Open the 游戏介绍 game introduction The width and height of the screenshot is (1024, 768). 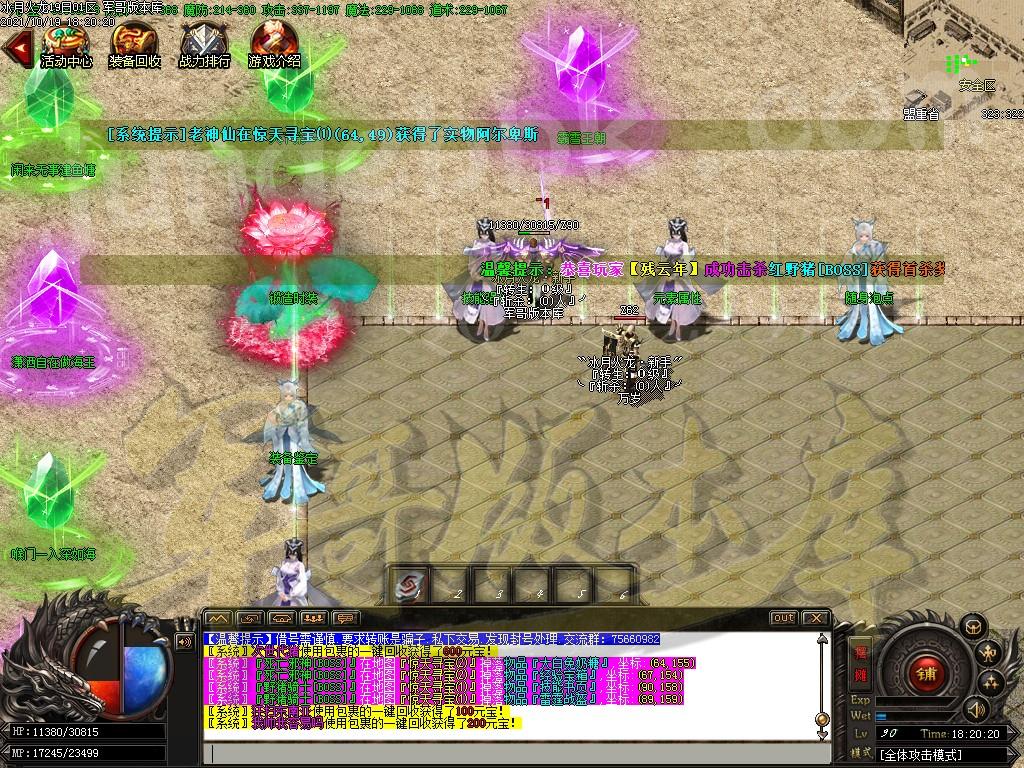point(274,44)
